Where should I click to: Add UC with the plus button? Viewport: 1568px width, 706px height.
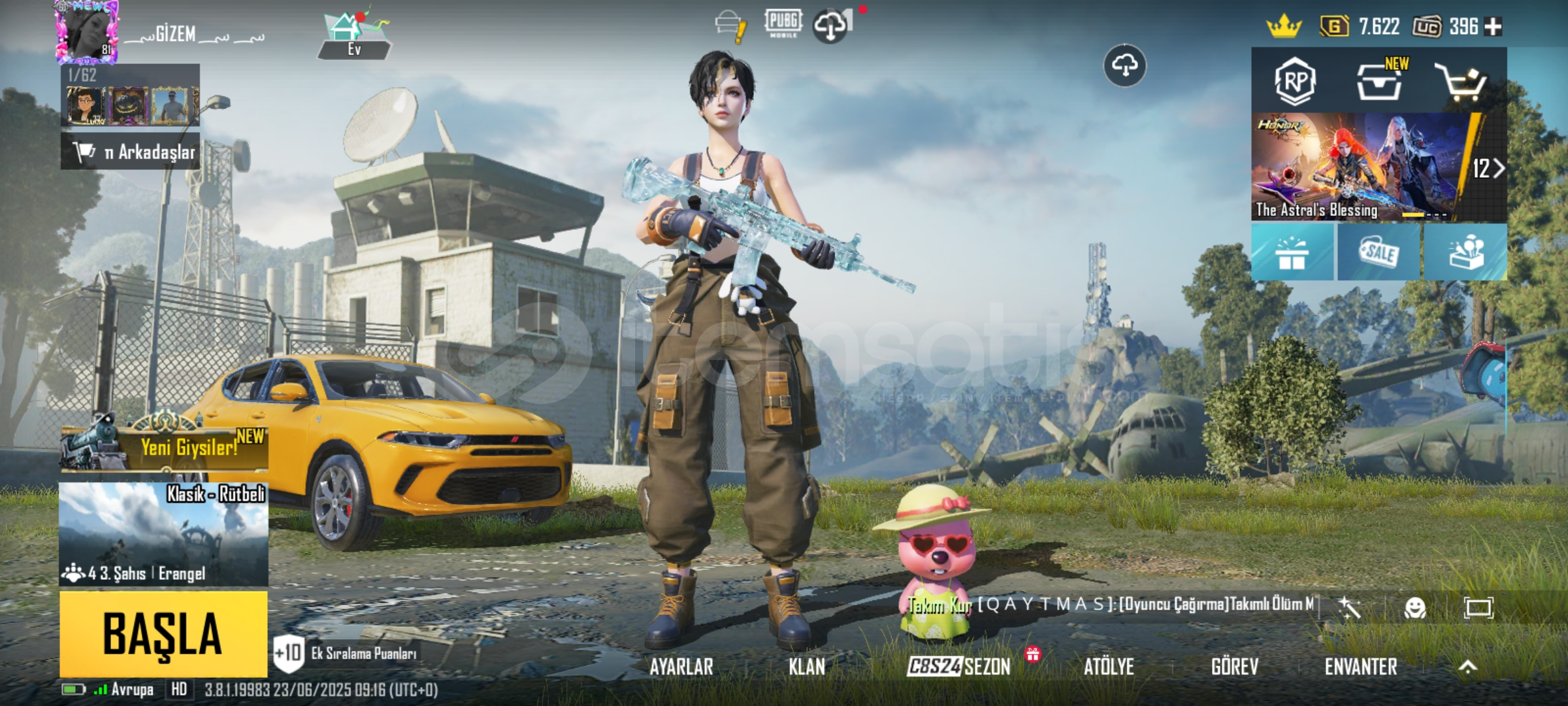click(1493, 27)
